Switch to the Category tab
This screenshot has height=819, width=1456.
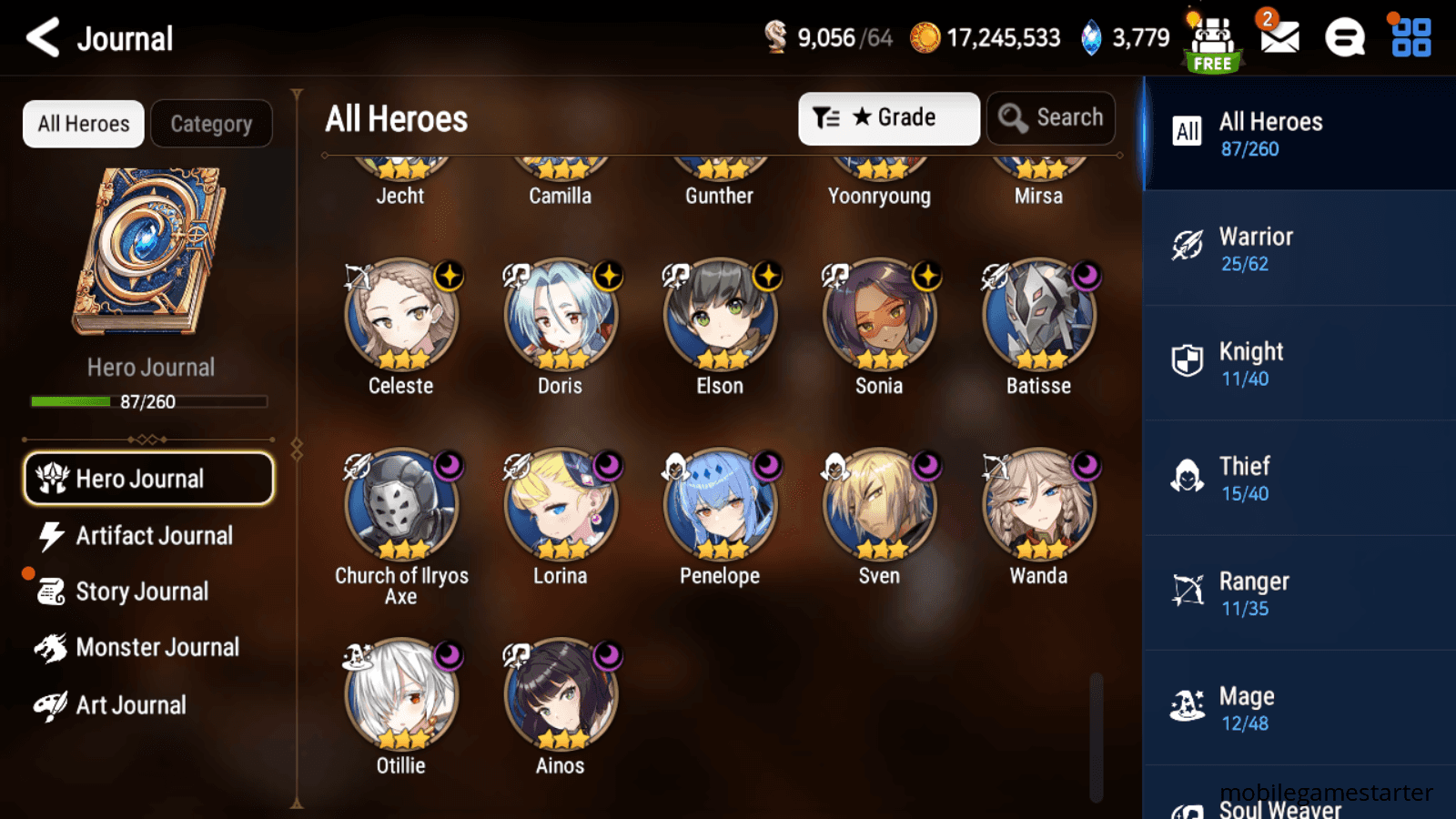click(x=211, y=124)
